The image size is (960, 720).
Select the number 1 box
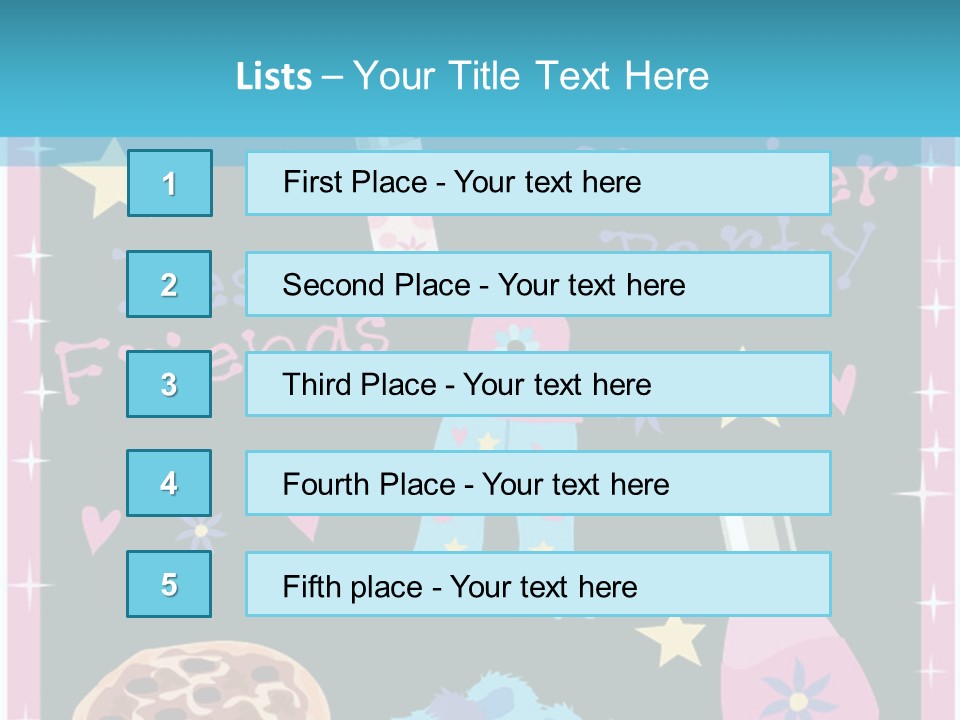(x=170, y=183)
